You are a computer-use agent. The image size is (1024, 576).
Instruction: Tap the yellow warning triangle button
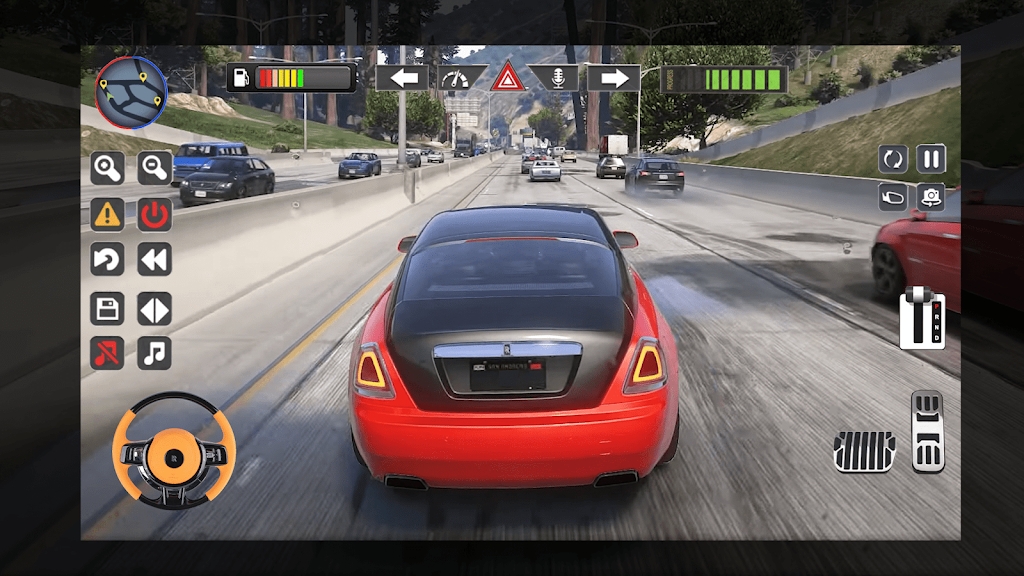(x=107, y=214)
